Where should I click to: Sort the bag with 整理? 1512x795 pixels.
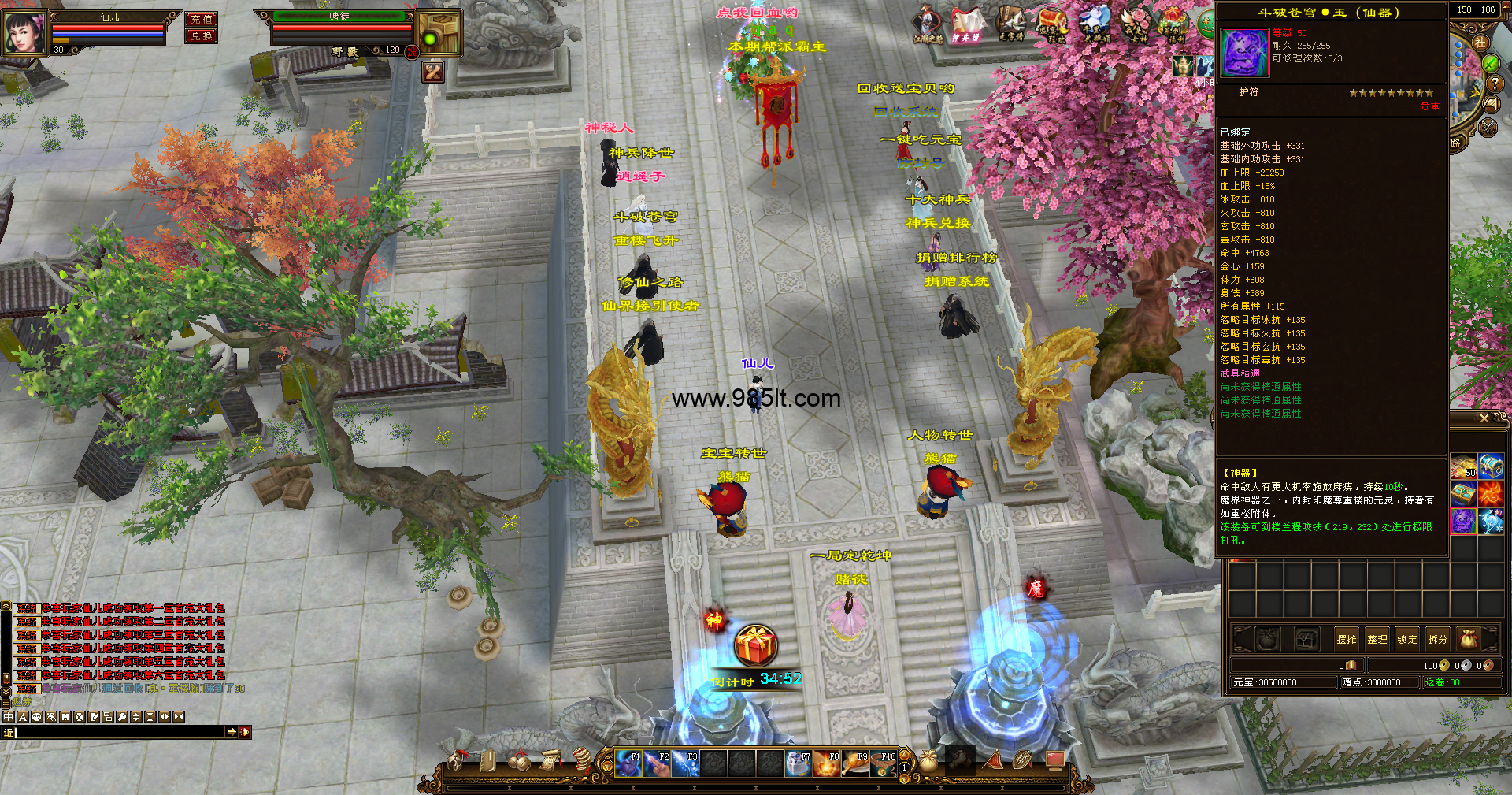click(x=1377, y=640)
